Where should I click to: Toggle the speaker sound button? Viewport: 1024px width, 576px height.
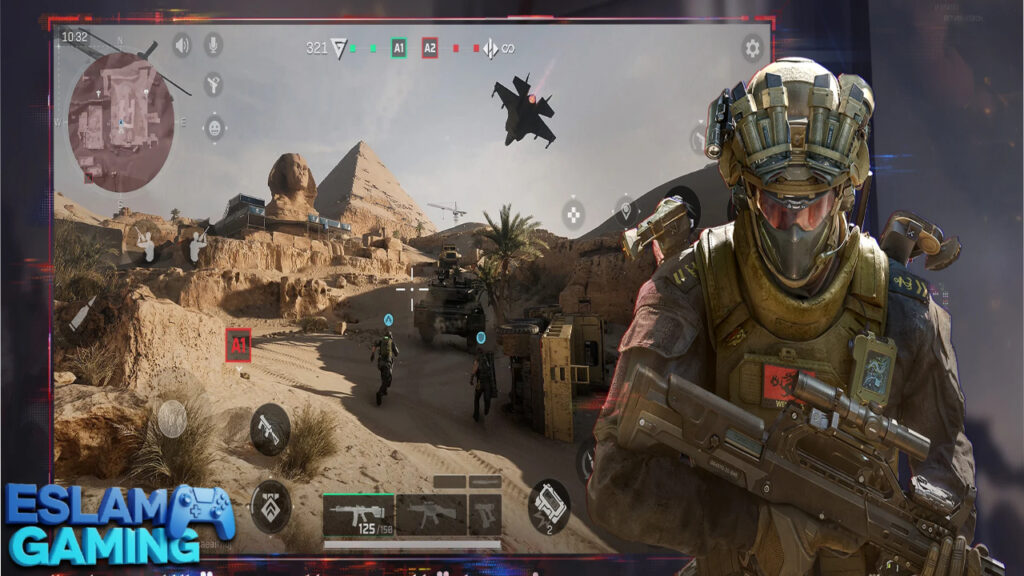182,45
